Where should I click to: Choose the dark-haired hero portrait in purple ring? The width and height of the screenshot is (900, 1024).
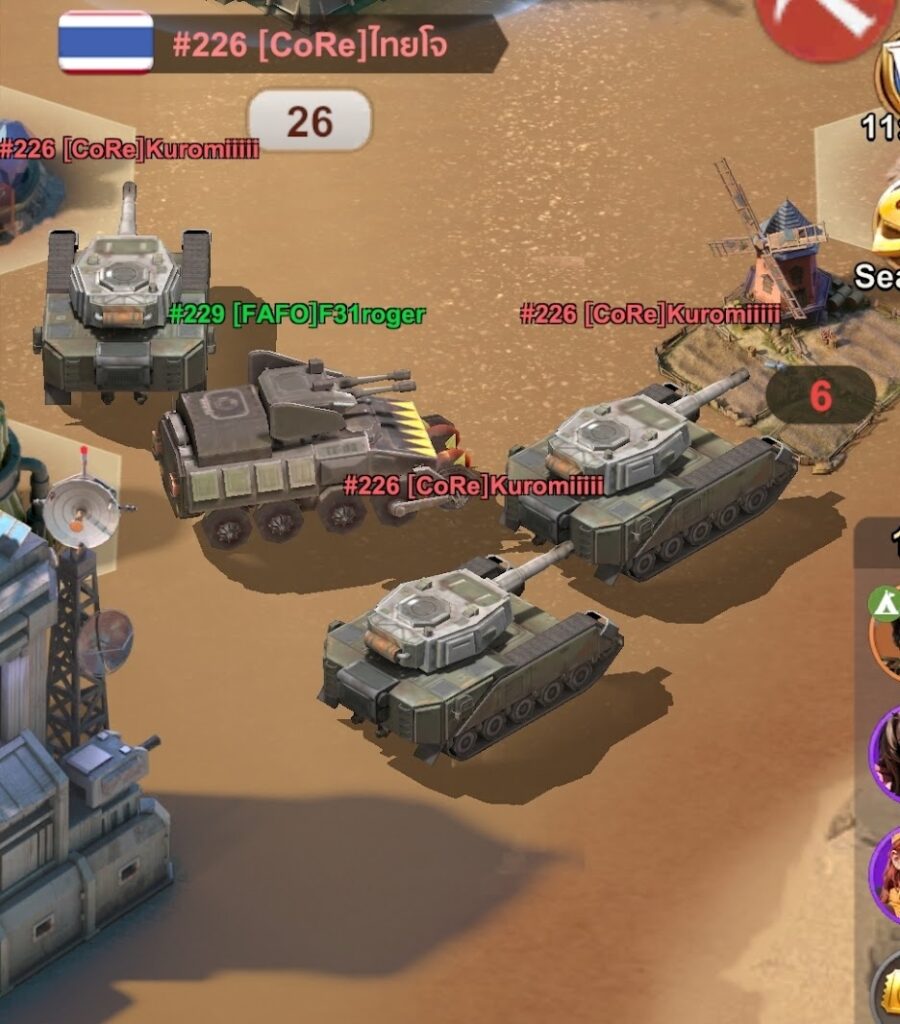tap(886, 752)
